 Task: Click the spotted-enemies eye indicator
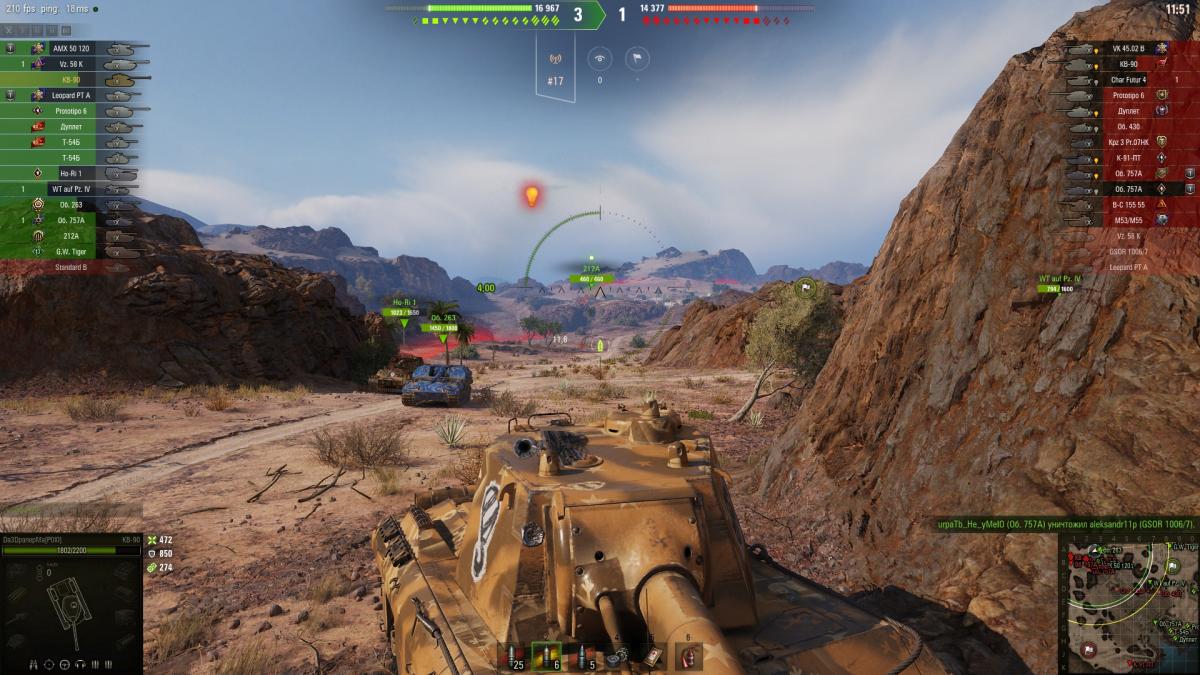(600, 58)
